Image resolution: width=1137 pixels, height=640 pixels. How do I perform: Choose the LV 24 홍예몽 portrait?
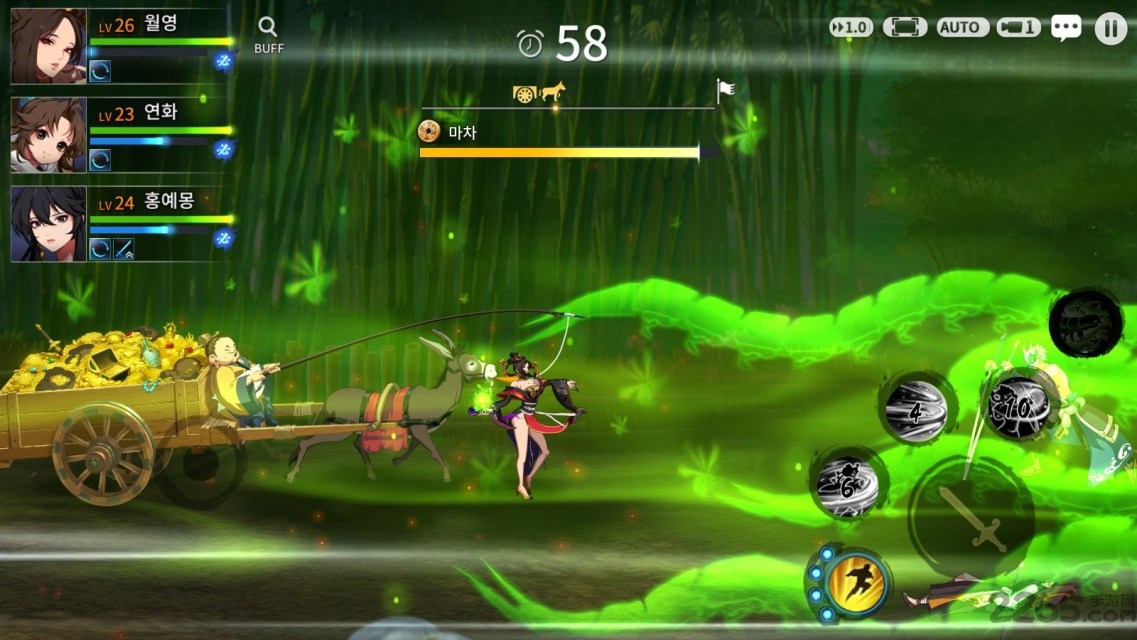[x=48, y=224]
